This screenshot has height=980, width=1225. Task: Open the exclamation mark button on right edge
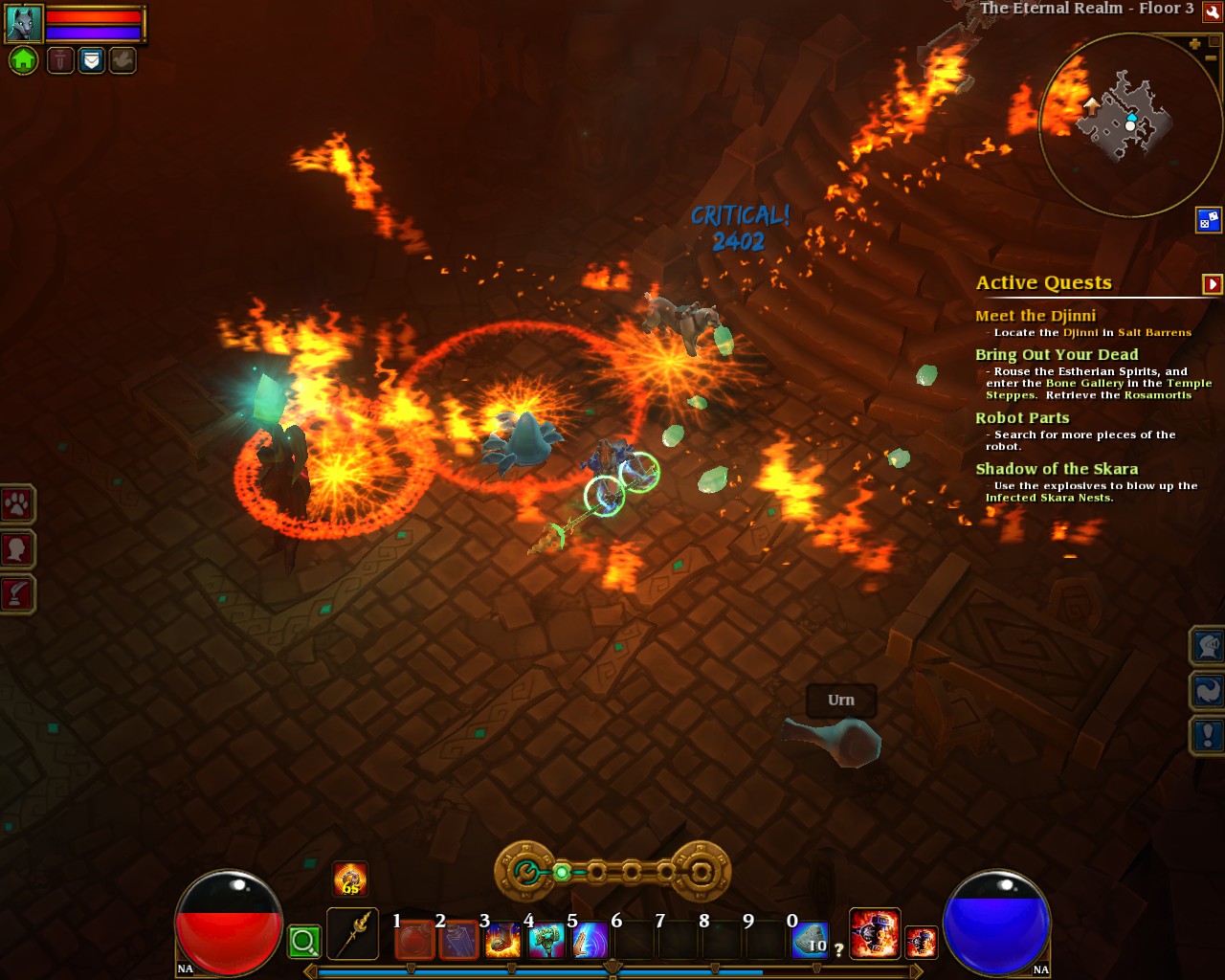pos(1208,735)
